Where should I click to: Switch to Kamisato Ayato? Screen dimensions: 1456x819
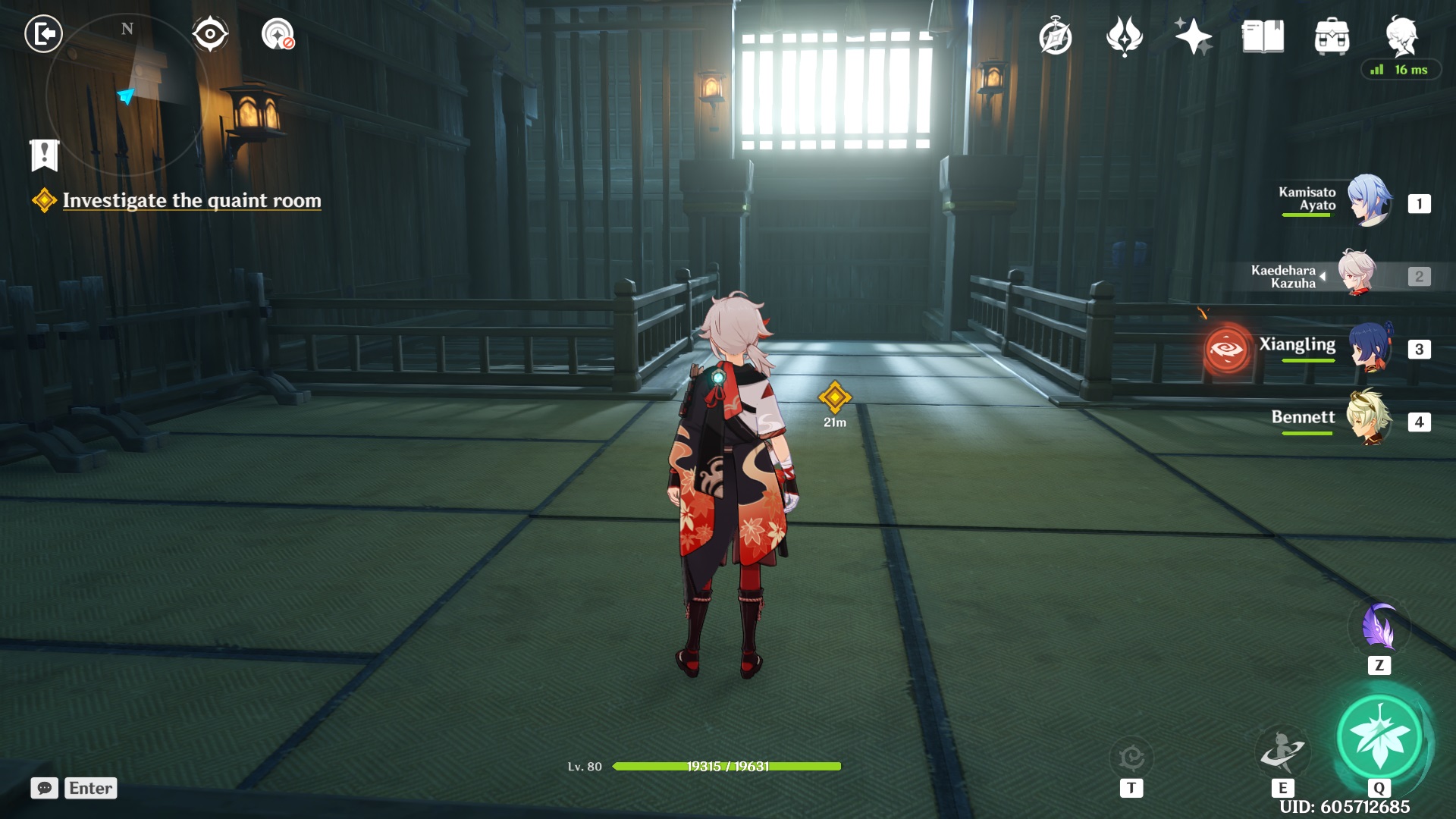tap(1369, 201)
